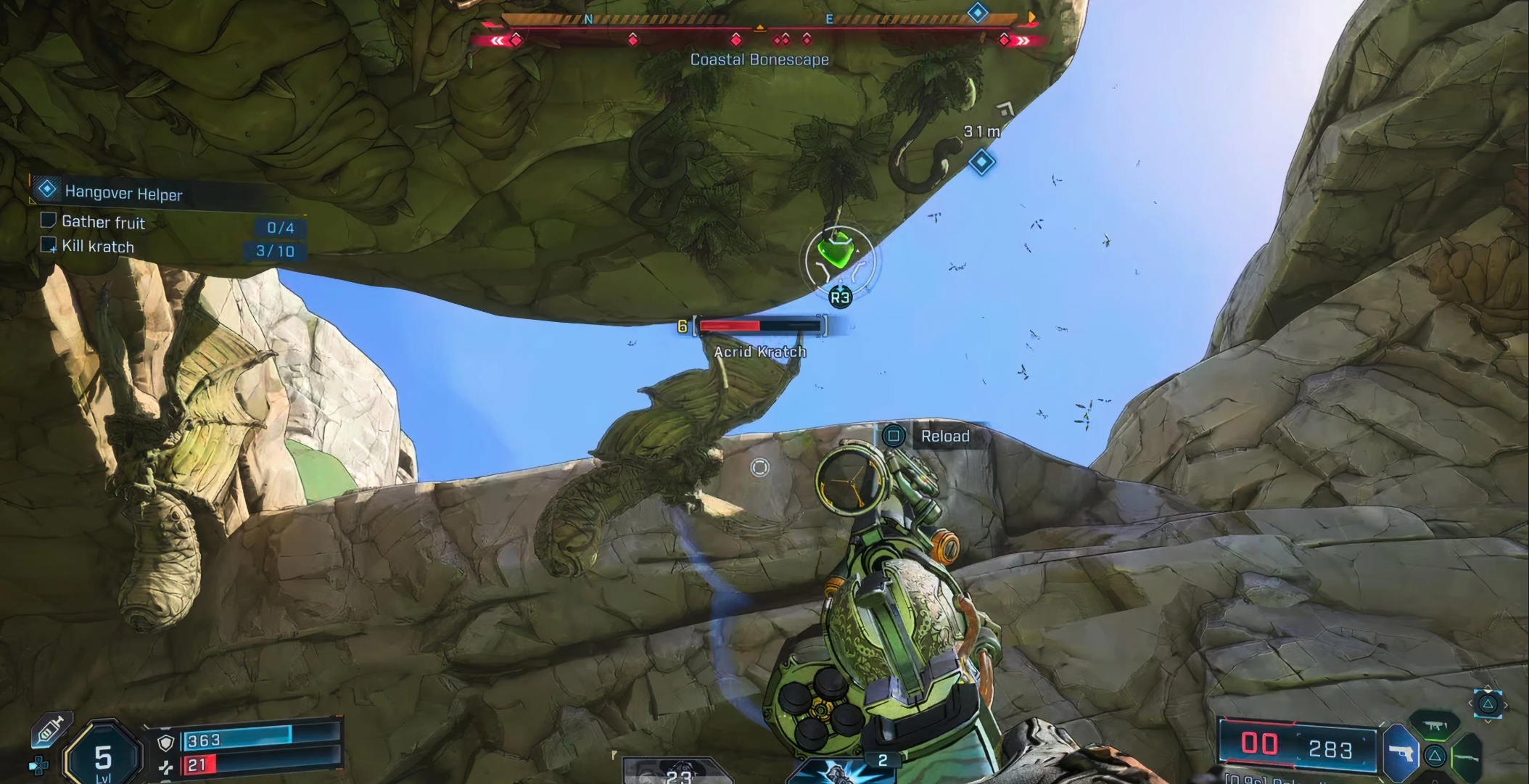Switch to the shotgun weapon slot

coord(1467,756)
